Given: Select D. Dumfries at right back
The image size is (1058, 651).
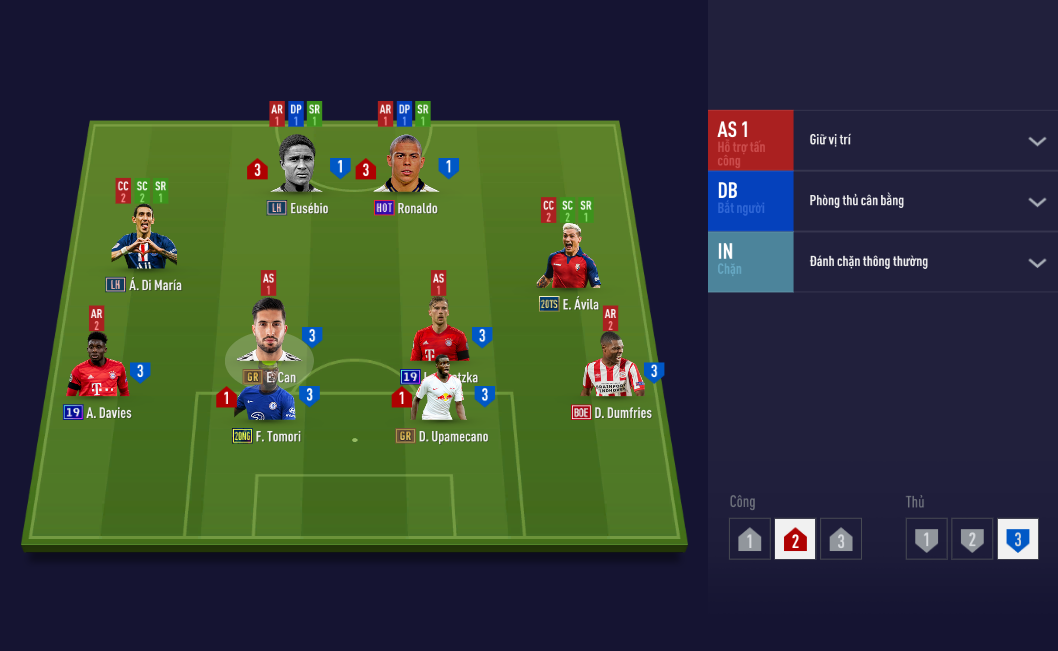Looking at the screenshot, I should pos(612,368).
